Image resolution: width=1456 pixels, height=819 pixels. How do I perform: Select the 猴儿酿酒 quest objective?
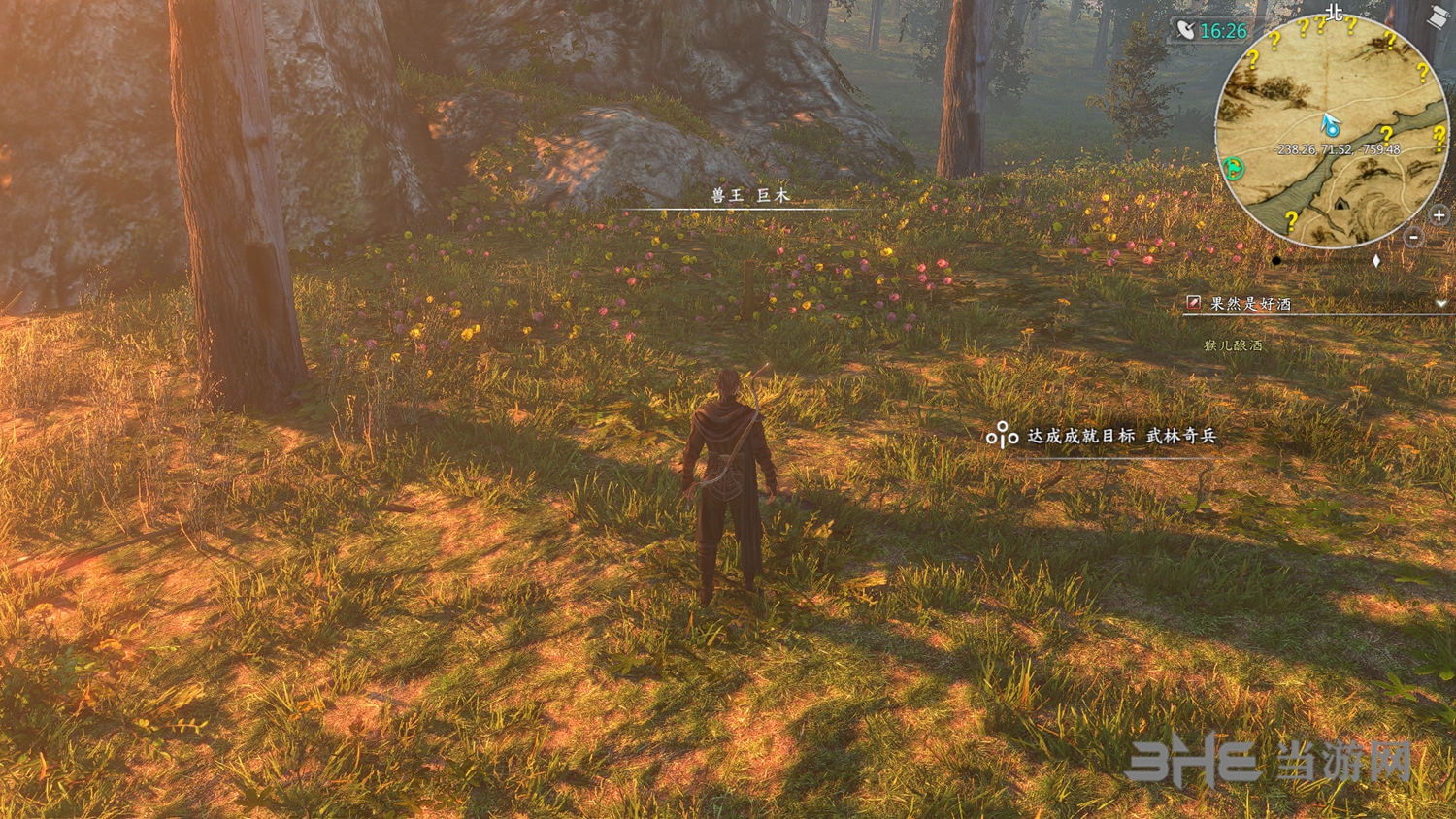tap(1233, 345)
